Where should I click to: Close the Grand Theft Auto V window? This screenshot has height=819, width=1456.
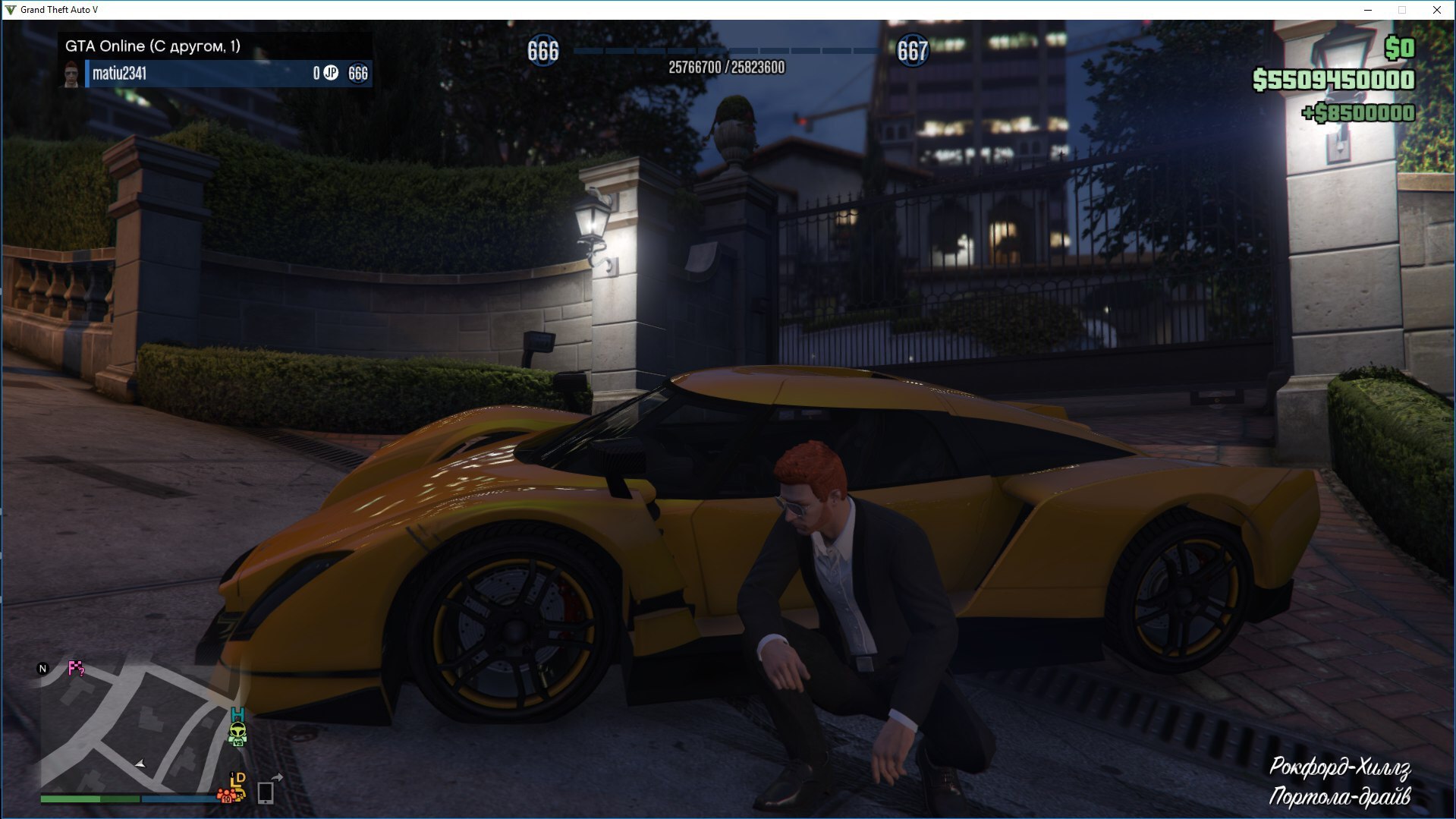(x=1437, y=10)
